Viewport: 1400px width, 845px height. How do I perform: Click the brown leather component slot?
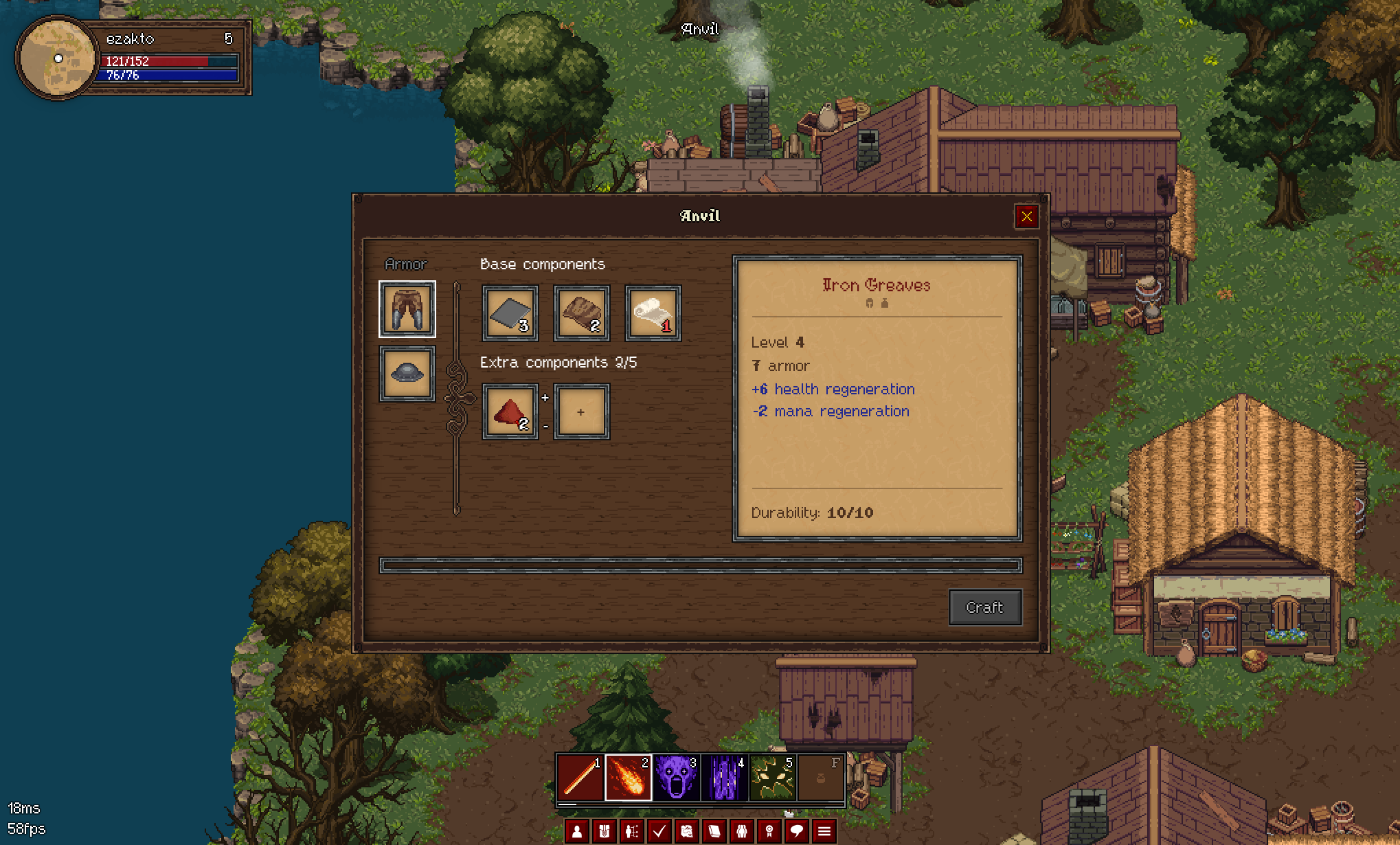581,313
